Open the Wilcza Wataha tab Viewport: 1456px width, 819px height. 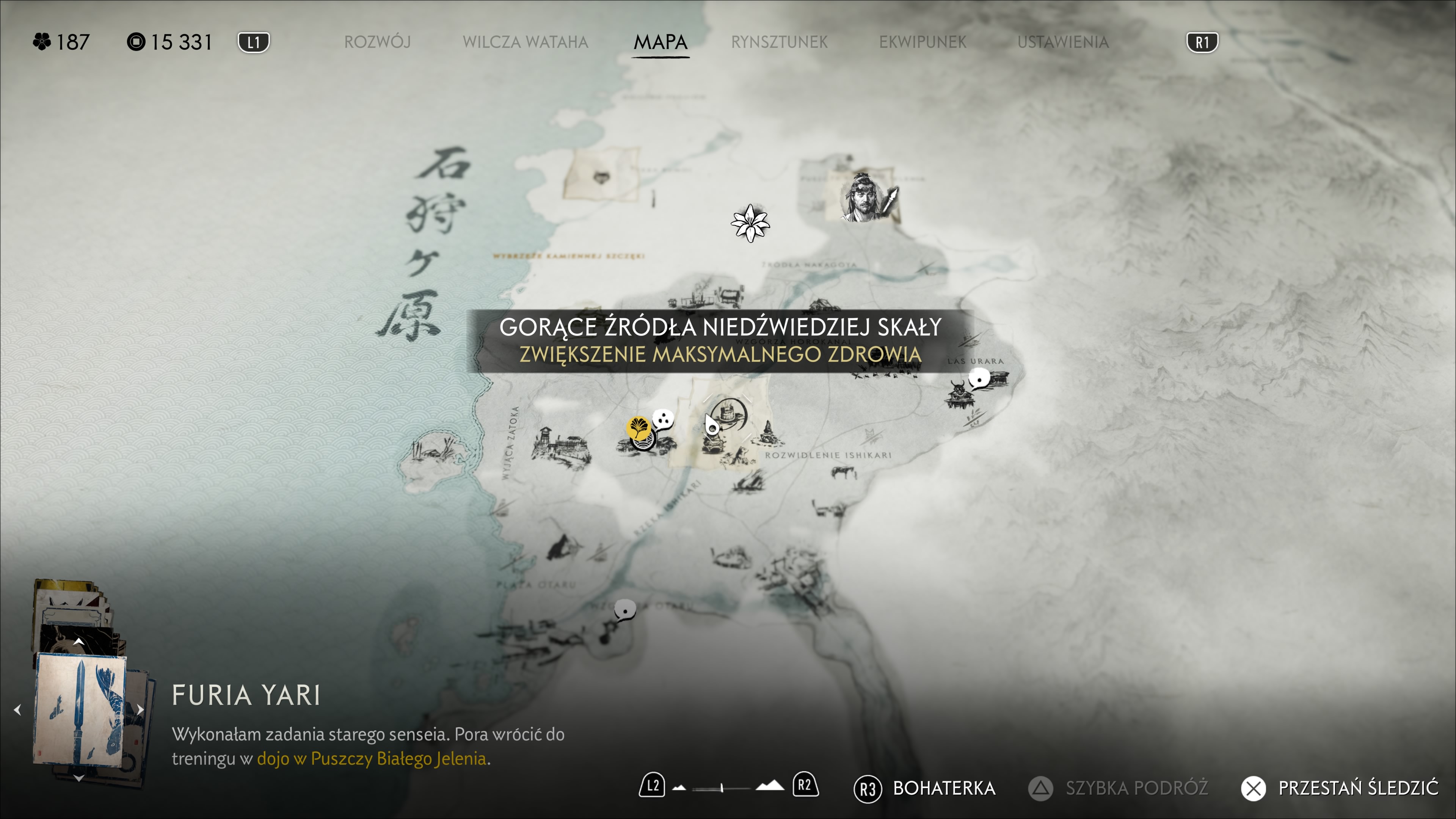point(525,42)
